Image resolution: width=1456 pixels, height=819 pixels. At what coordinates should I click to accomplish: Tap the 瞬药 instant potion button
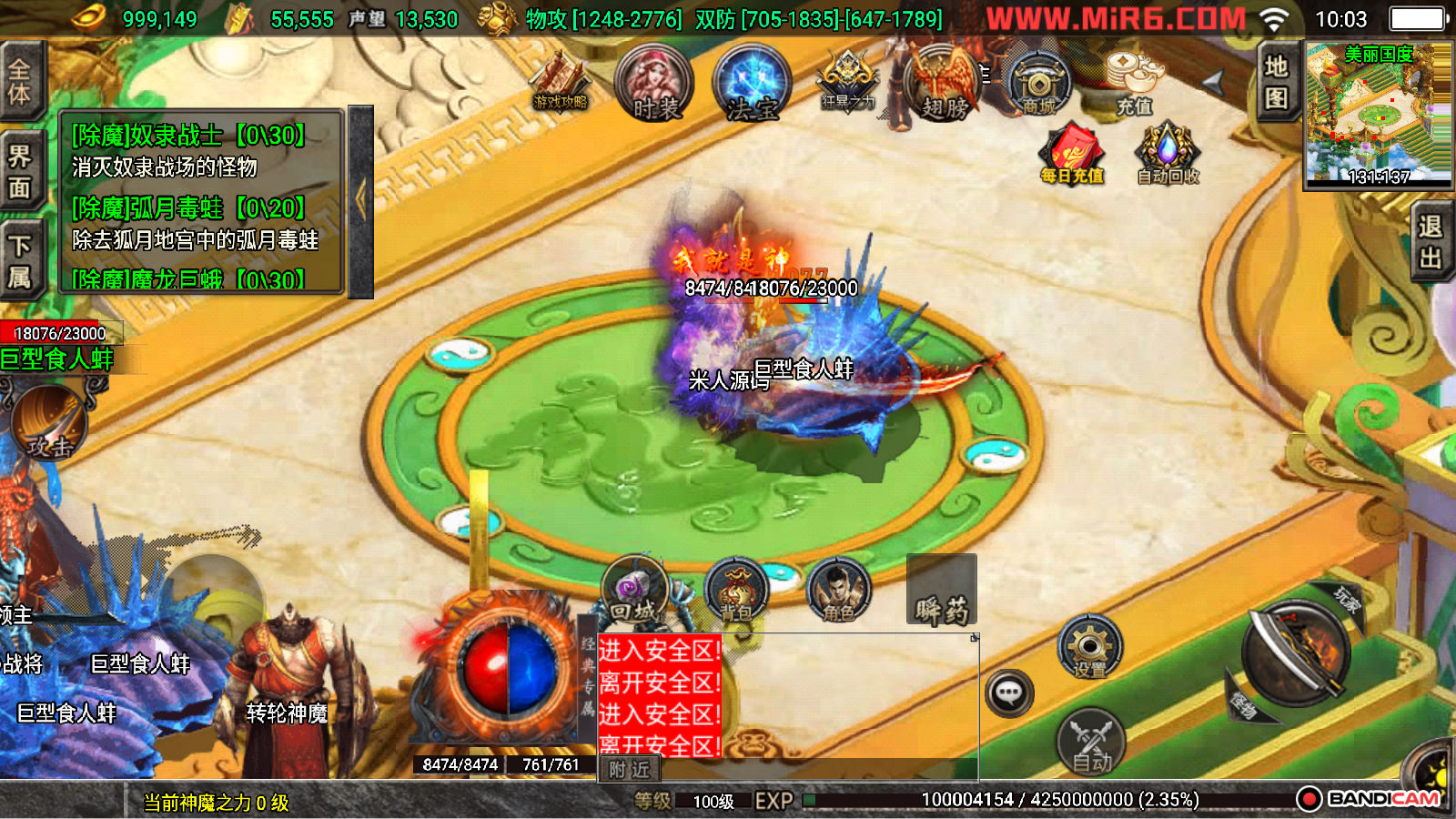[x=942, y=591]
